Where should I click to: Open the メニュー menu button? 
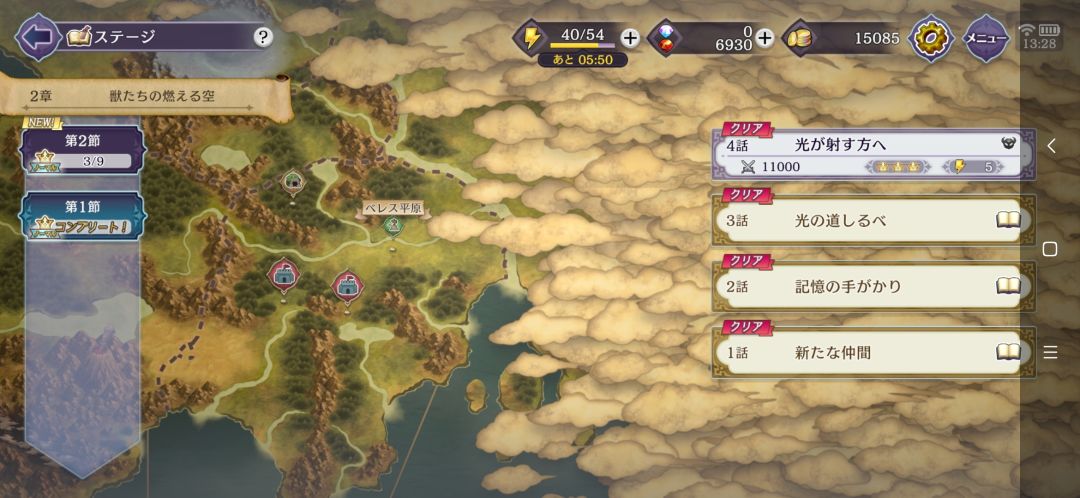pyautogui.click(x=985, y=38)
